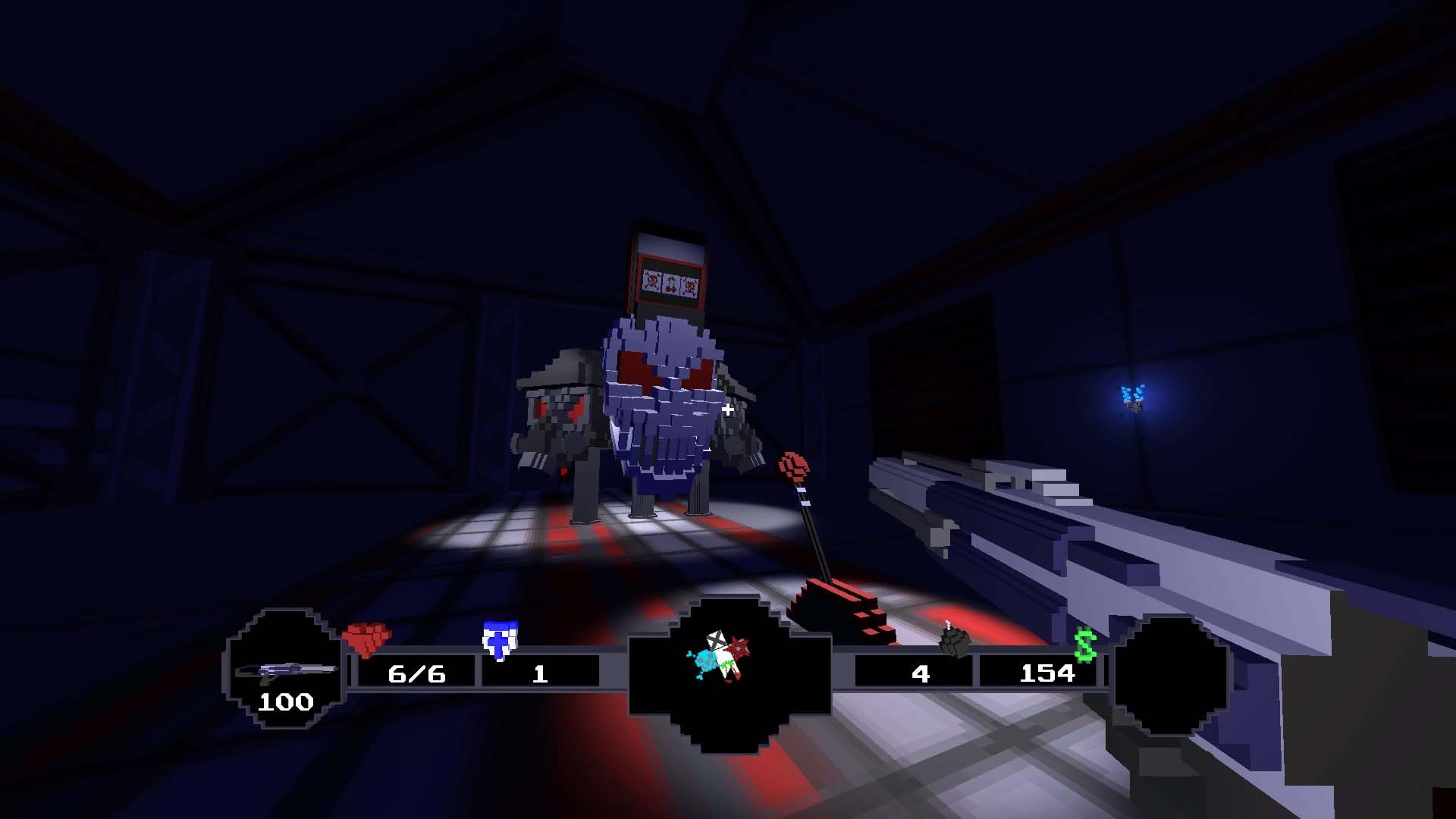Click the 6/6 health counter
The image size is (1456, 819).
(x=416, y=673)
